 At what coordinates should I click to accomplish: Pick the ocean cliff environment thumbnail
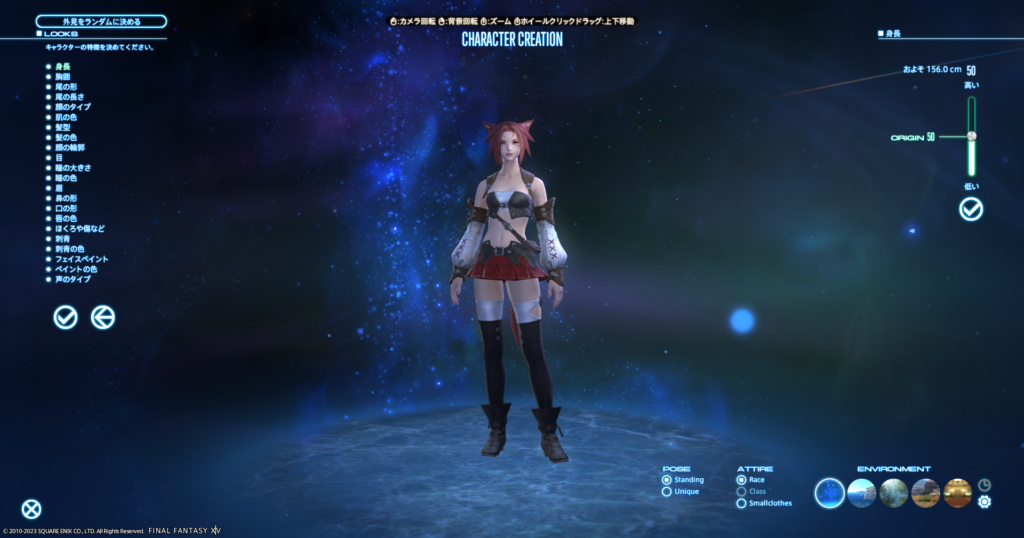coord(862,493)
